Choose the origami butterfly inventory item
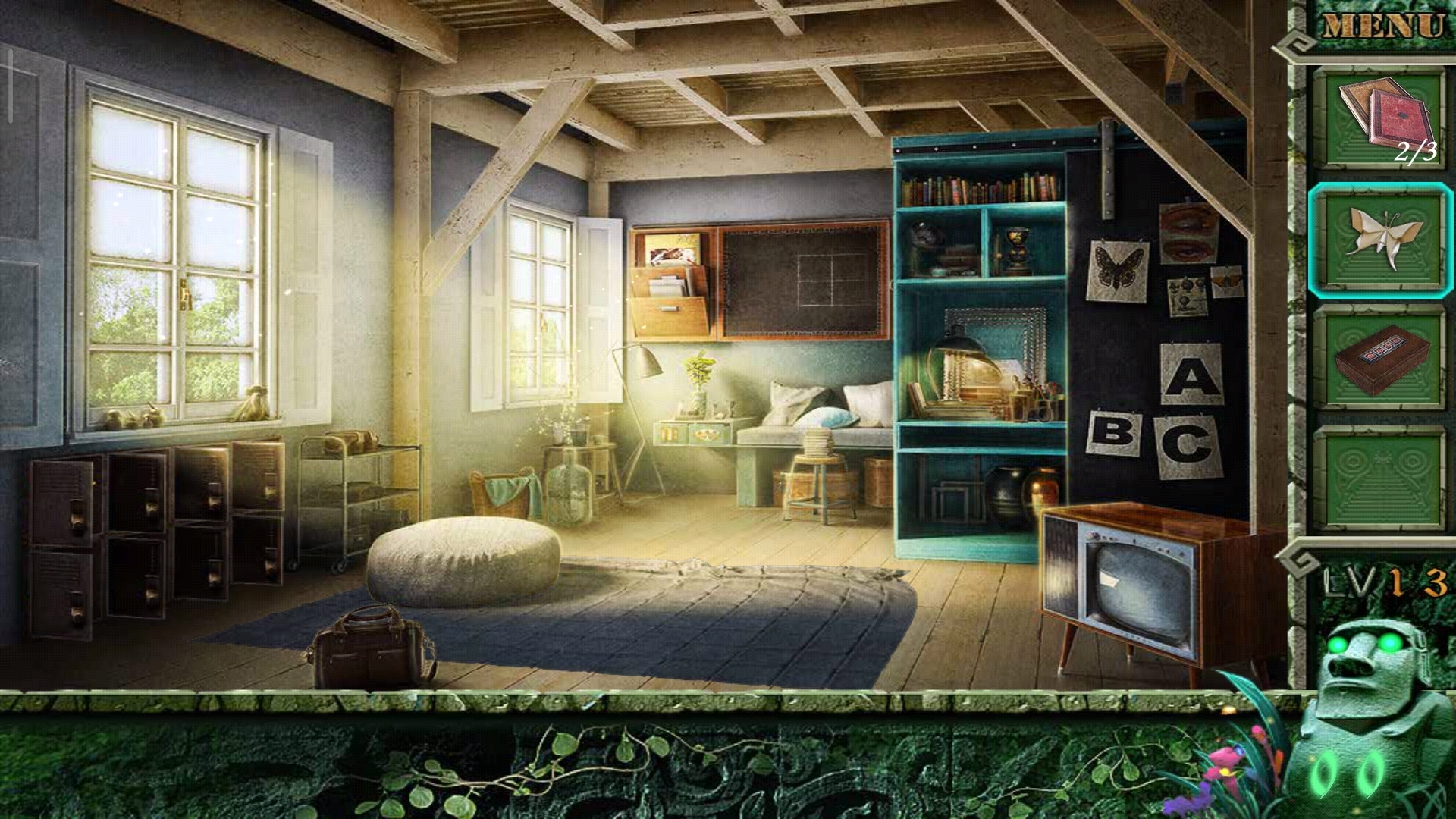This screenshot has height=819, width=1456. click(1379, 239)
